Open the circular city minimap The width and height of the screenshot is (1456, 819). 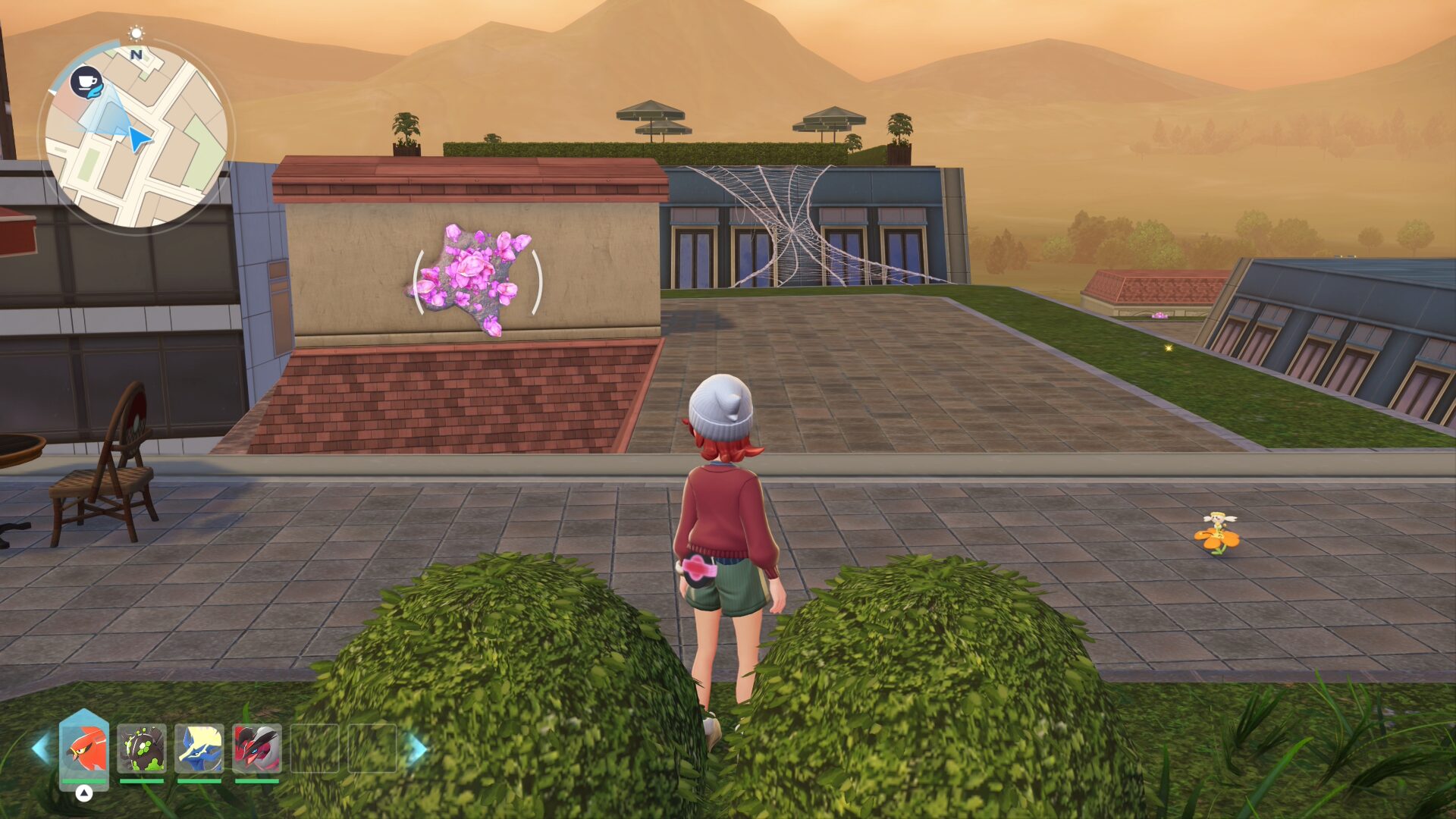(136, 136)
